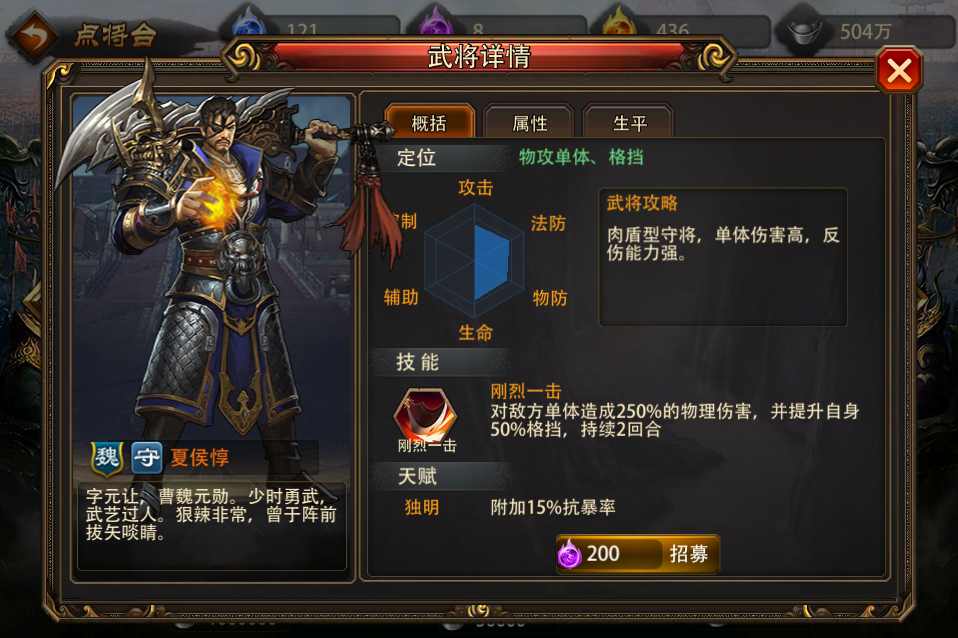Select the 刚烈一击 skill icon
Screen dimensions: 958x638
point(426,415)
